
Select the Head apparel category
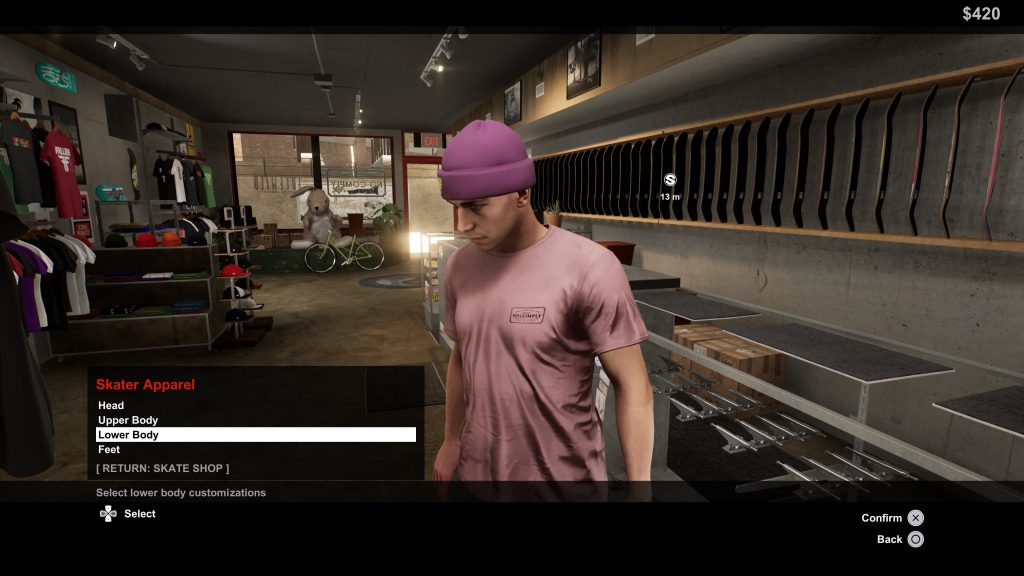(x=111, y=405)
